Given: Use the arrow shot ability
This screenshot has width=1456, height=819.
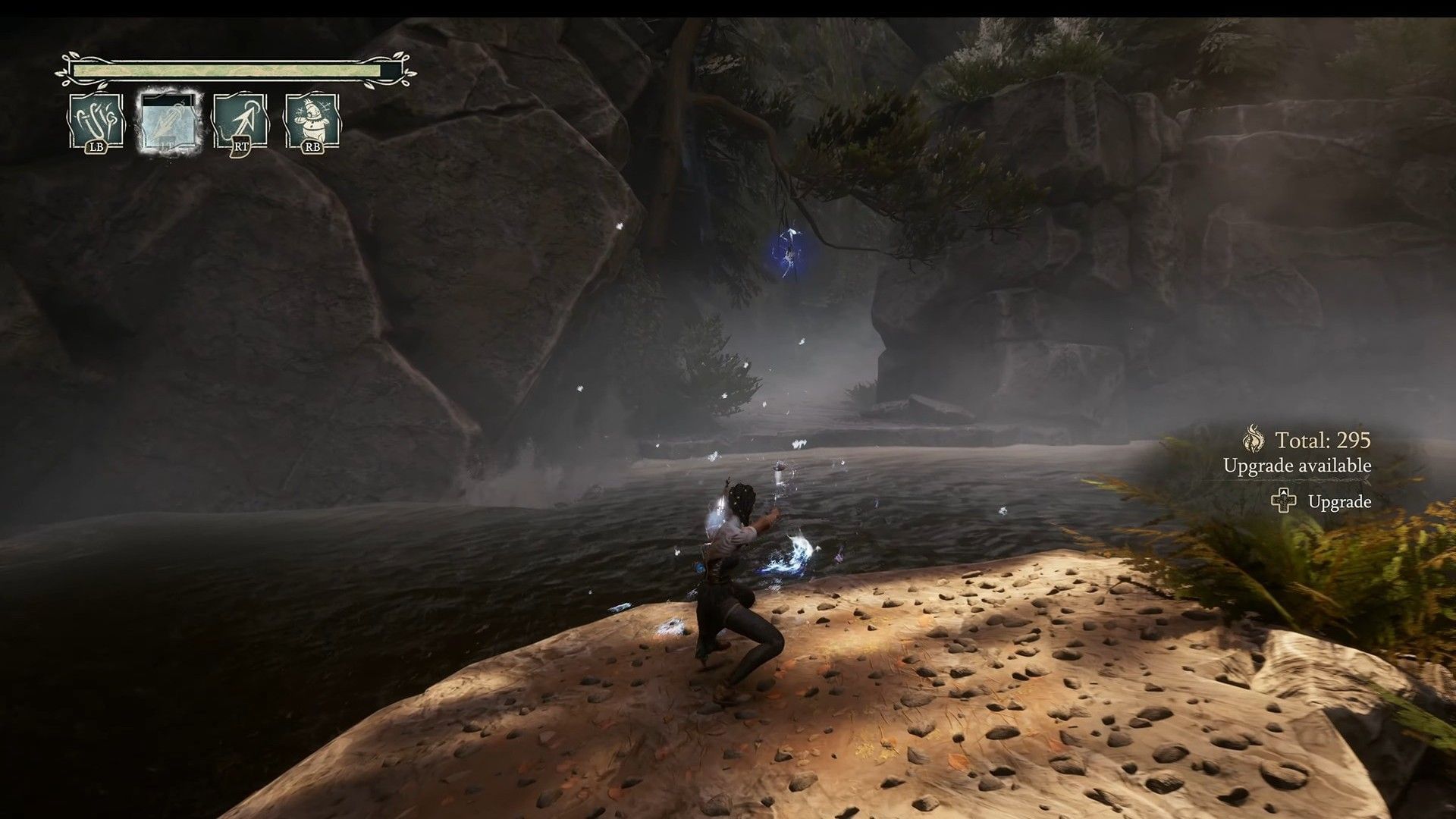Looking at the screenshot, I should click(x=240, y=121).
